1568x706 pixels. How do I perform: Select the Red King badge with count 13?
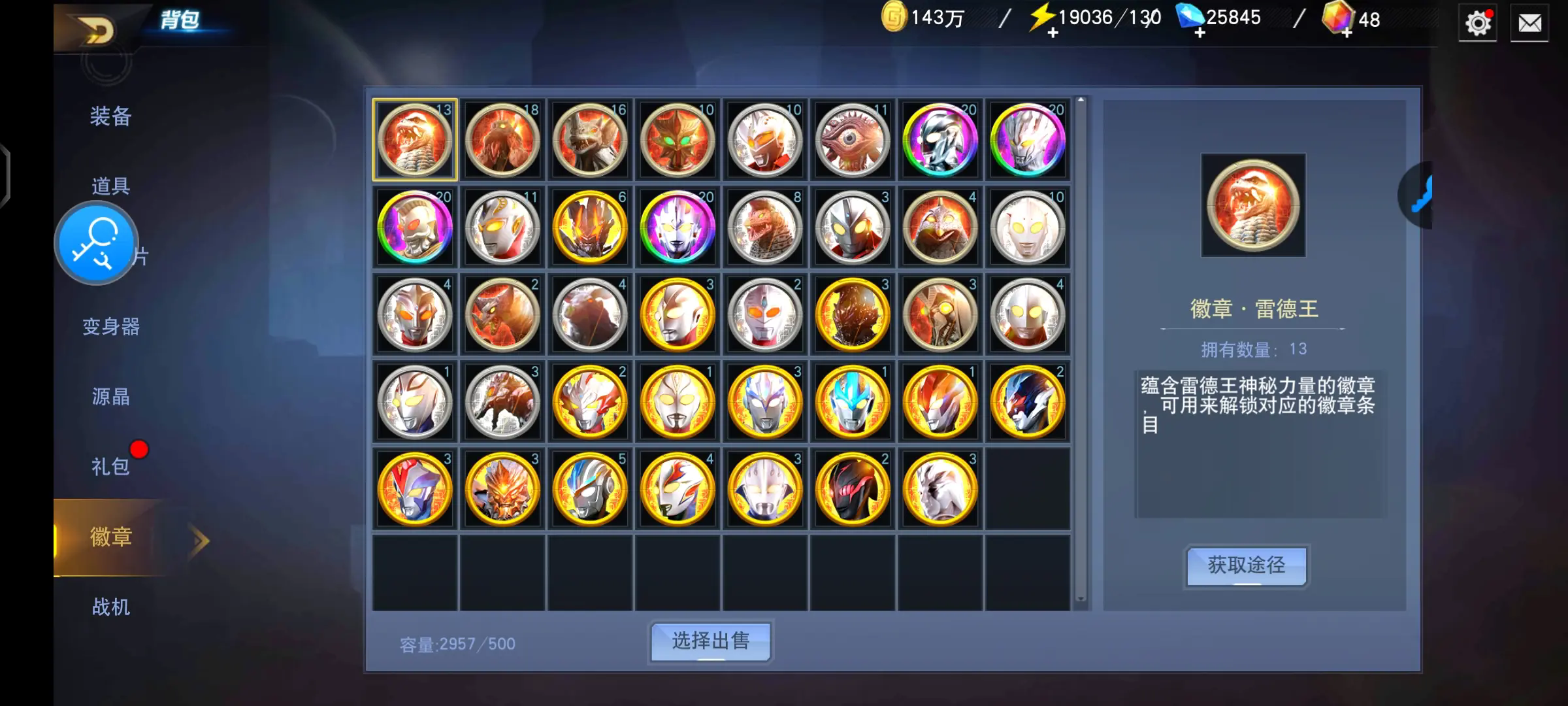[414, 139]
